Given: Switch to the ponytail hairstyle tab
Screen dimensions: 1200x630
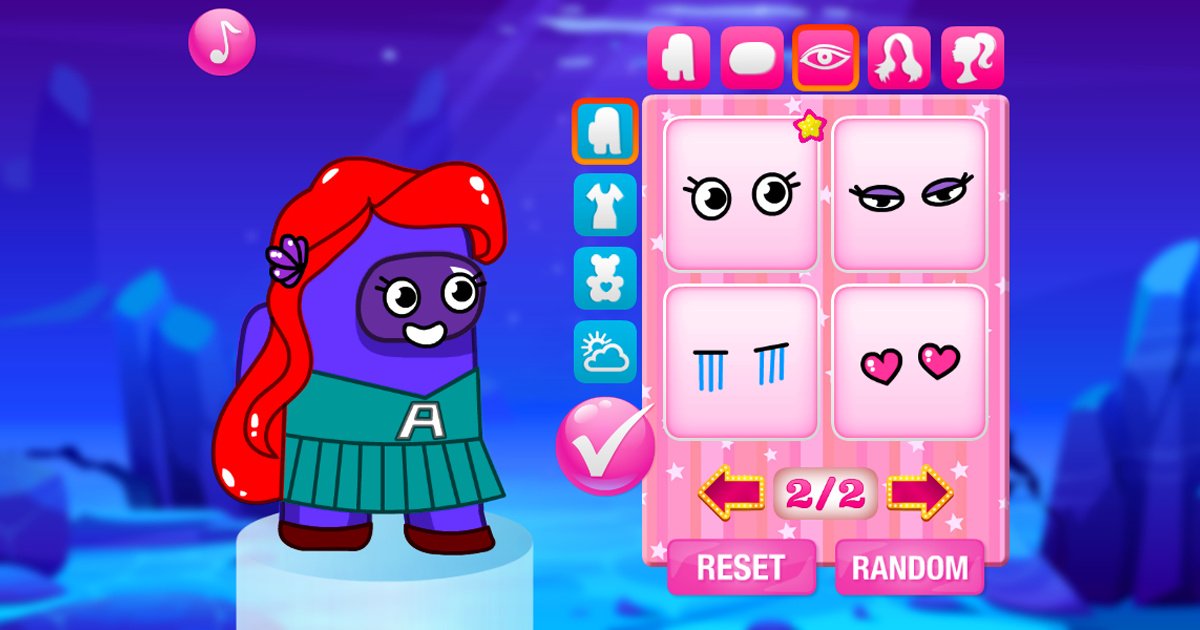Looking at the screenshot, I should (972, 58).
